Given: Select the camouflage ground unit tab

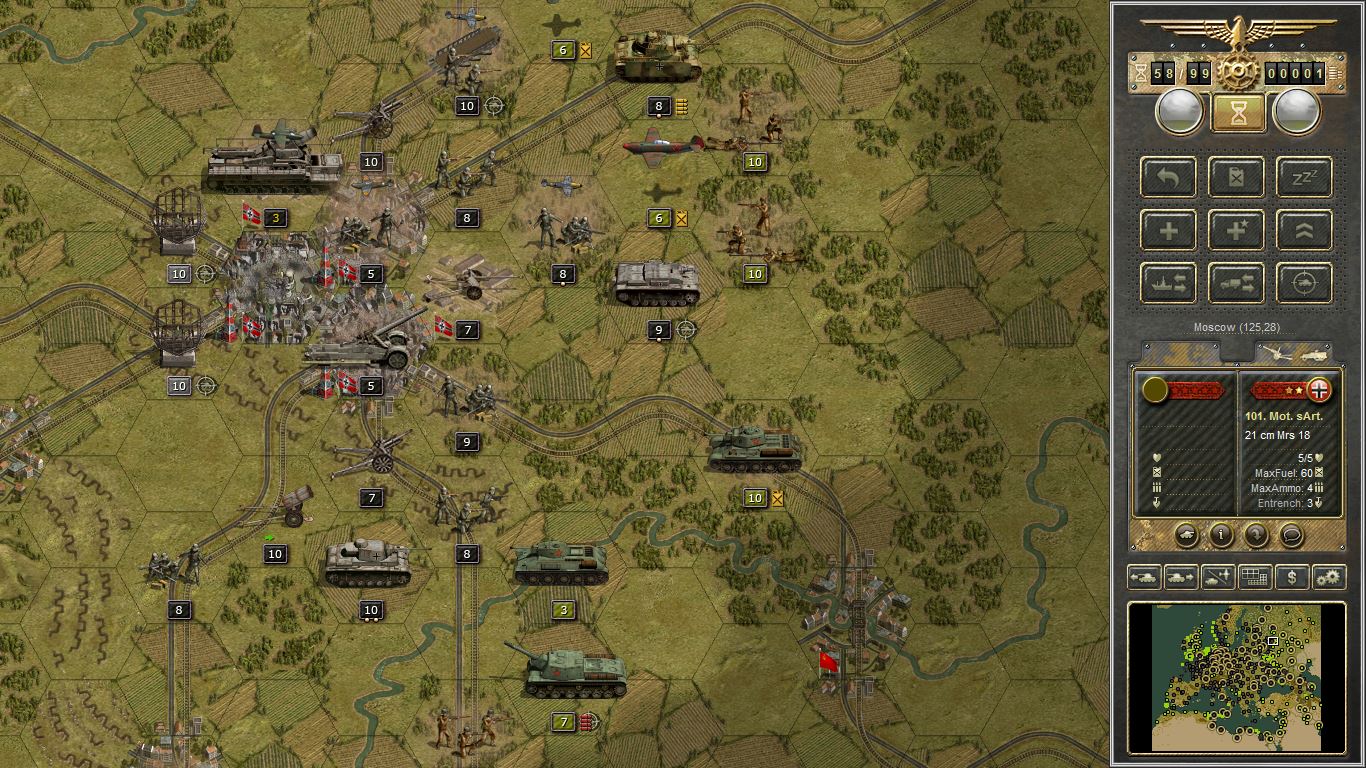Looking at the screenshot, I should pyautogui.click(x=1185, y=349).
